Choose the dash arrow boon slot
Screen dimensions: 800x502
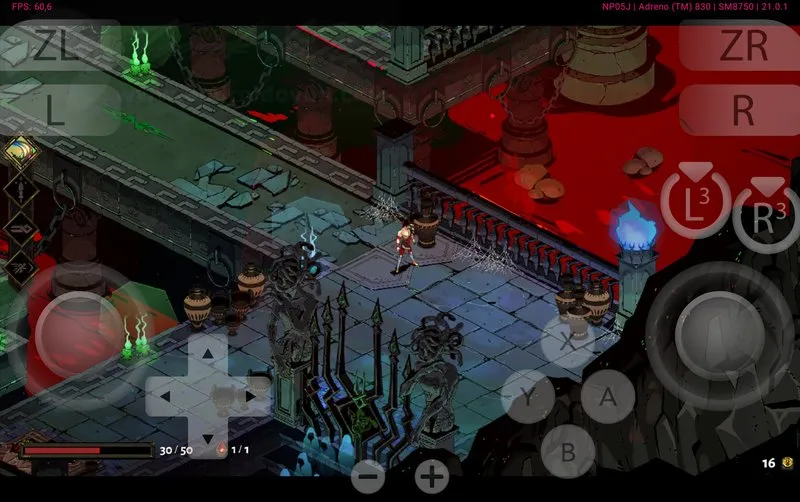[19, 228]
